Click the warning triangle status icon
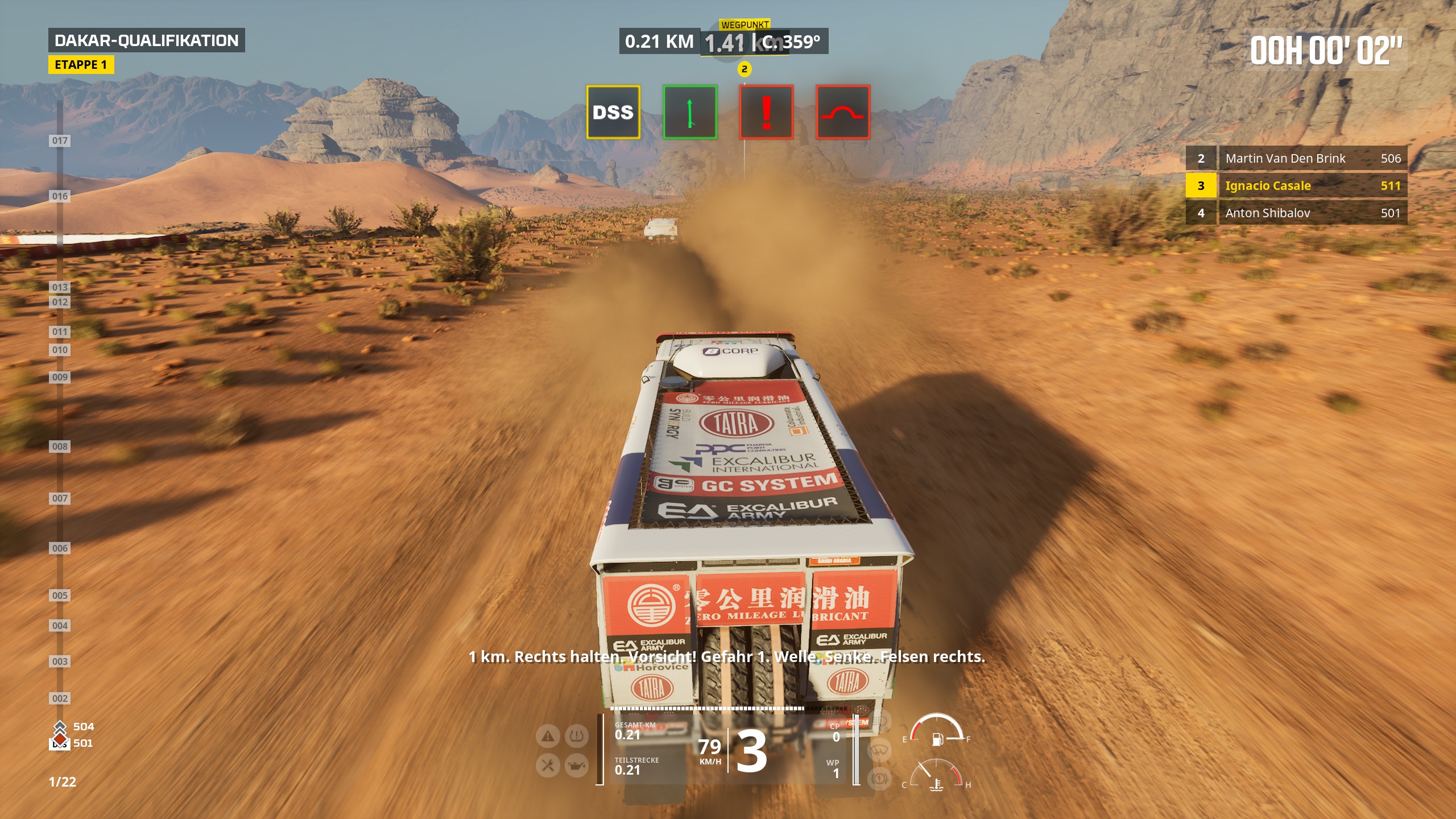This screenshot has height=819, width=1456. (x=548, y=737)
